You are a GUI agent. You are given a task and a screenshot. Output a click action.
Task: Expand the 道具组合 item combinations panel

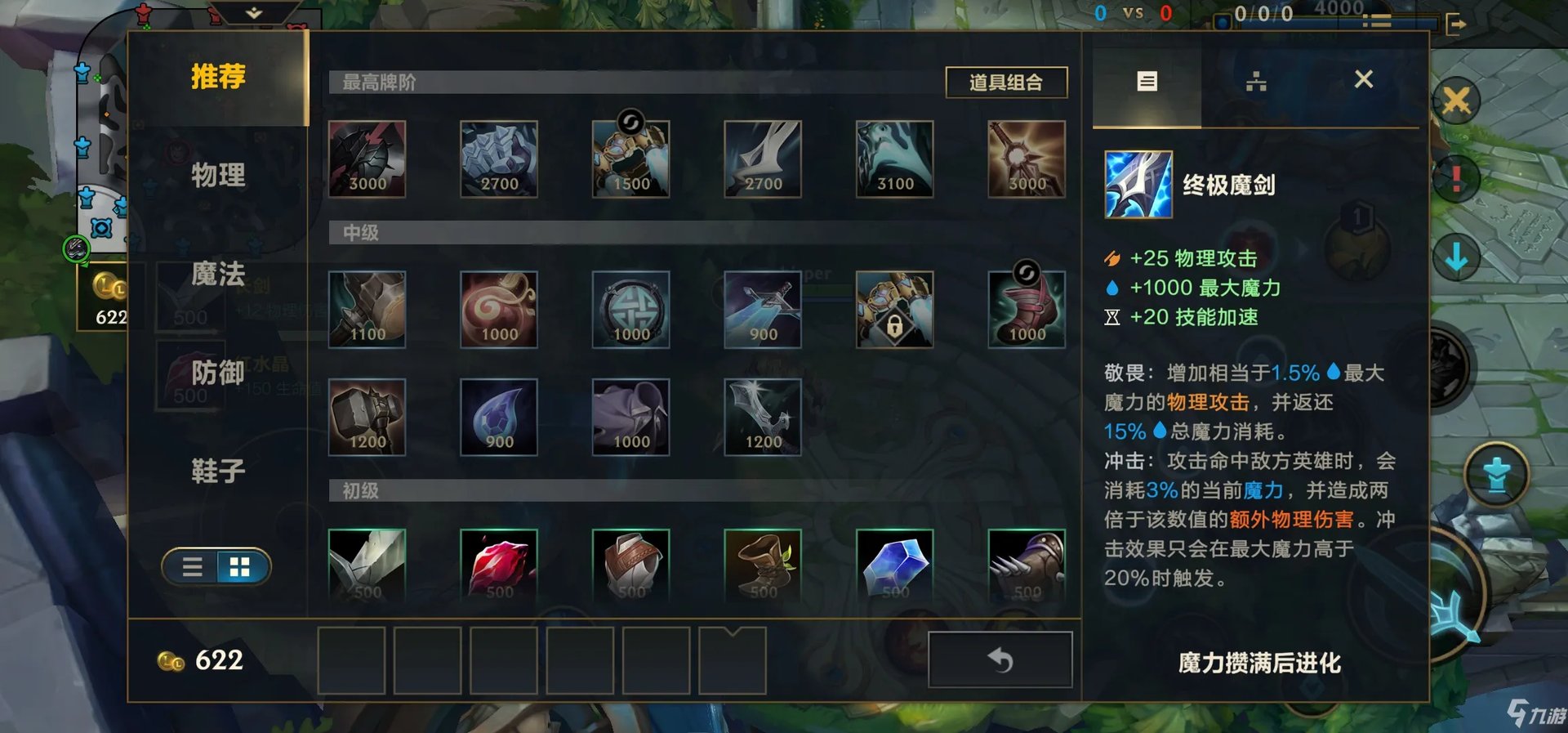1006,82
